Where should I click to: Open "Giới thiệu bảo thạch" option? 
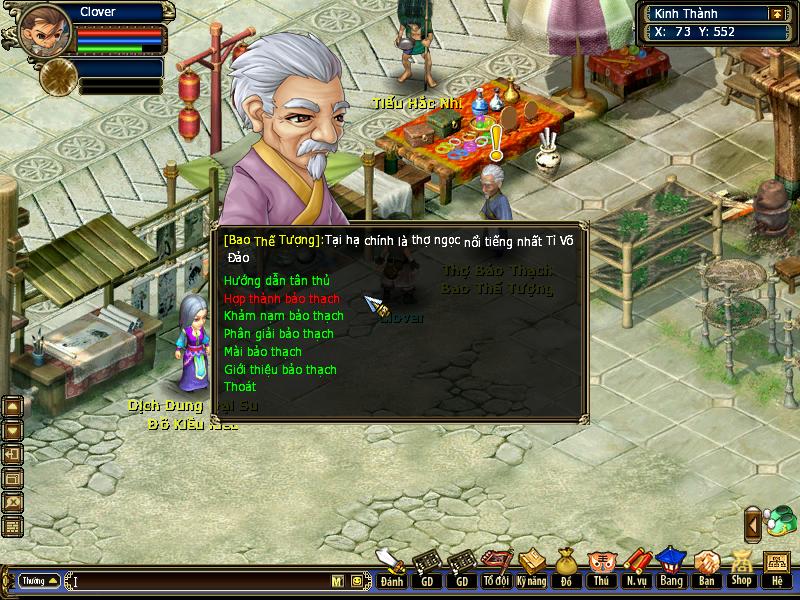click(280, 370)
